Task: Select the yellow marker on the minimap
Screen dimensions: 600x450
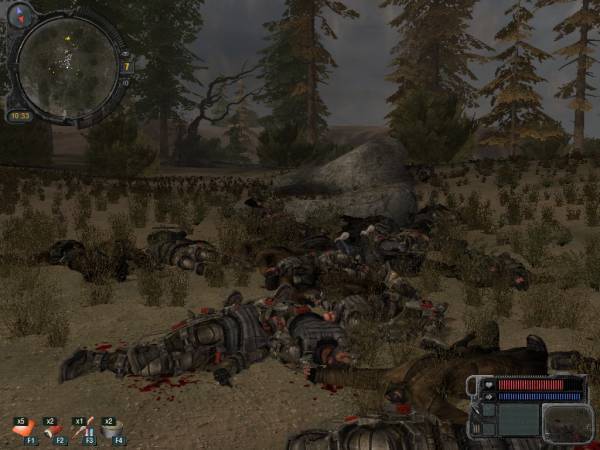Action: [x=68, y=38]
